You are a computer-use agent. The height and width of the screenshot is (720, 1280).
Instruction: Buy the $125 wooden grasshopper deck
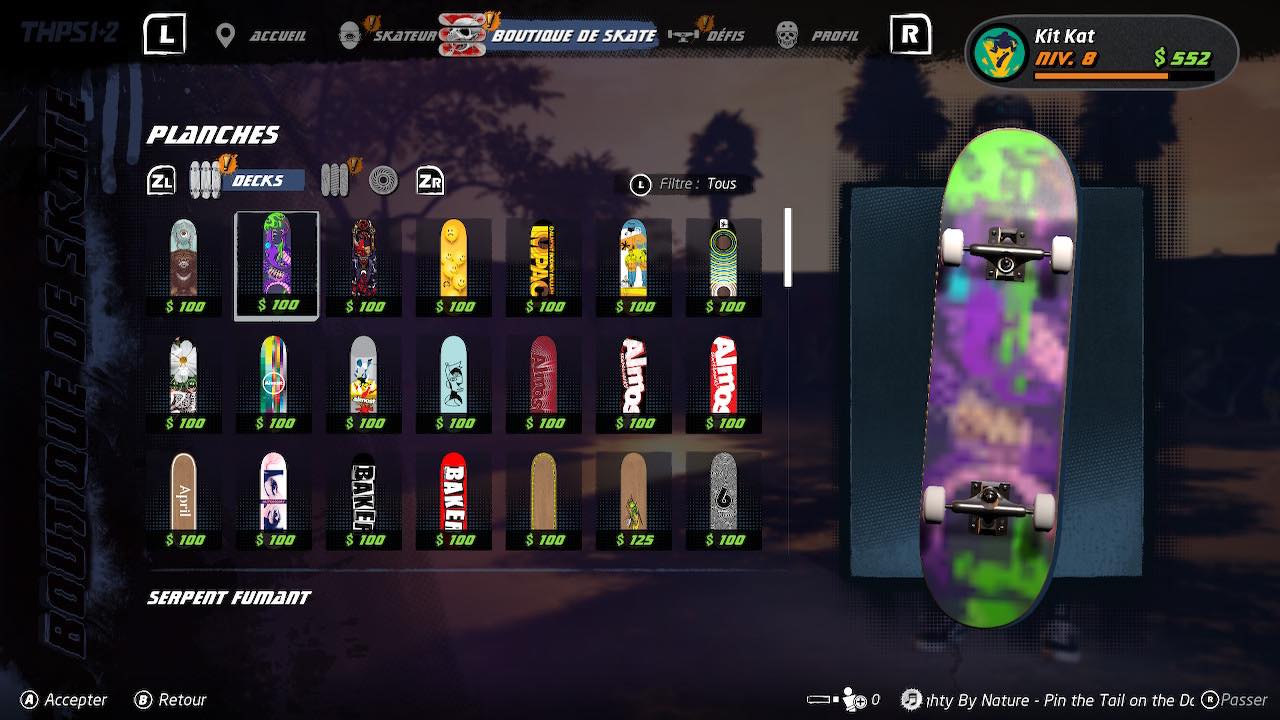[633, 499]
